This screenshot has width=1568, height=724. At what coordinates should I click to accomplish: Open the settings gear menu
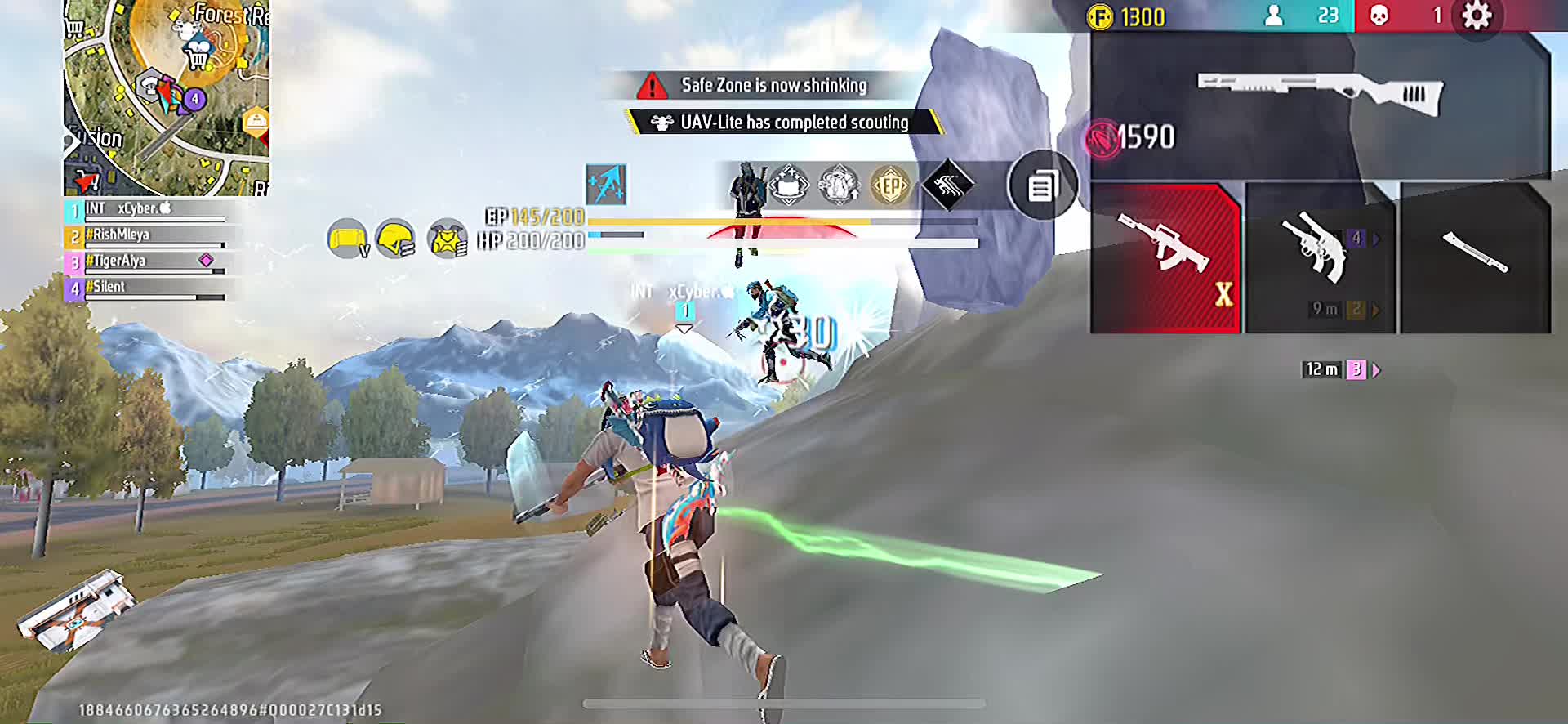click(1476, 16)
